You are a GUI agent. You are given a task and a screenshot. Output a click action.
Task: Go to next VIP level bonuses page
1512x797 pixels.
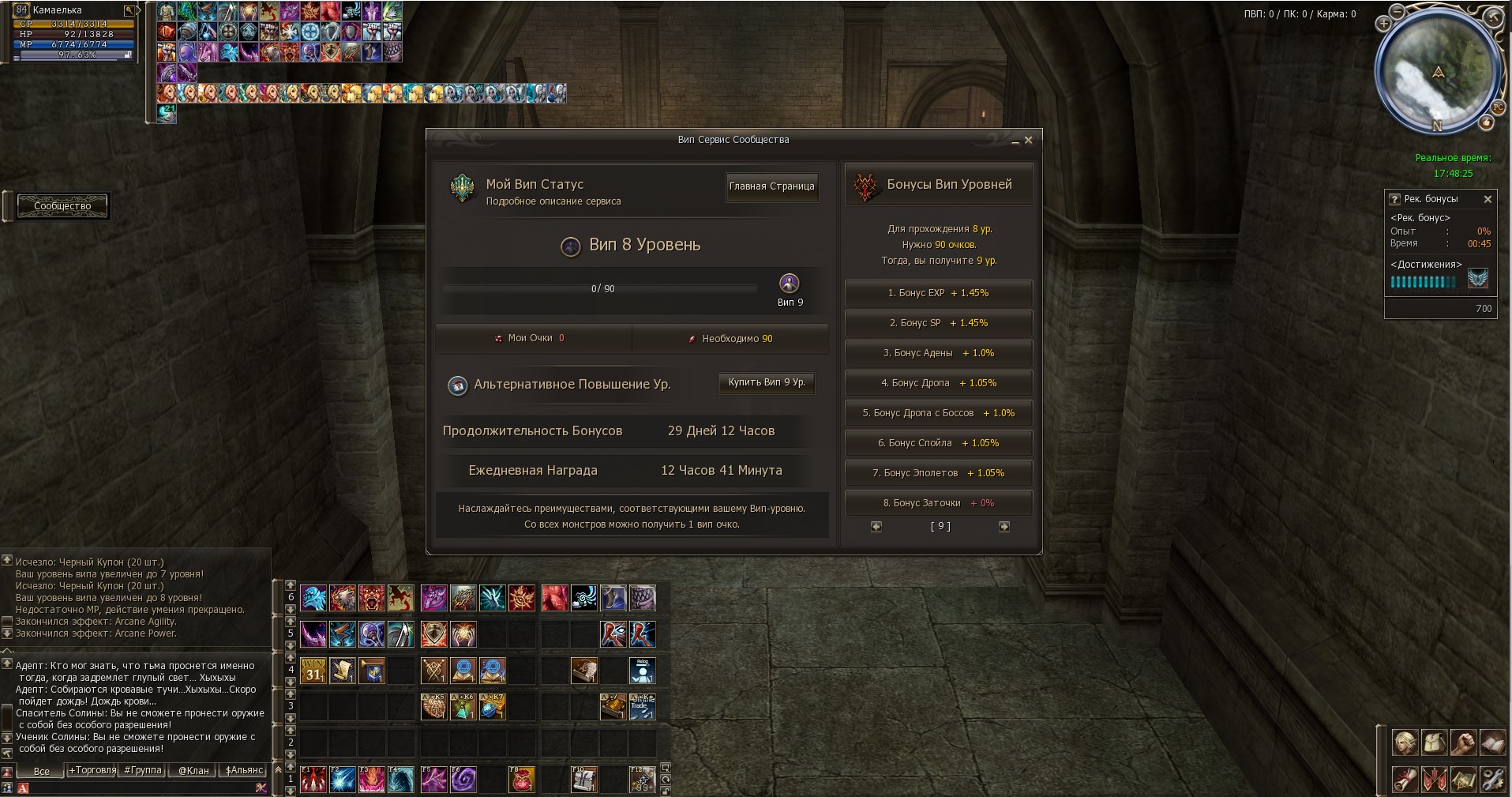point(1004,527)
